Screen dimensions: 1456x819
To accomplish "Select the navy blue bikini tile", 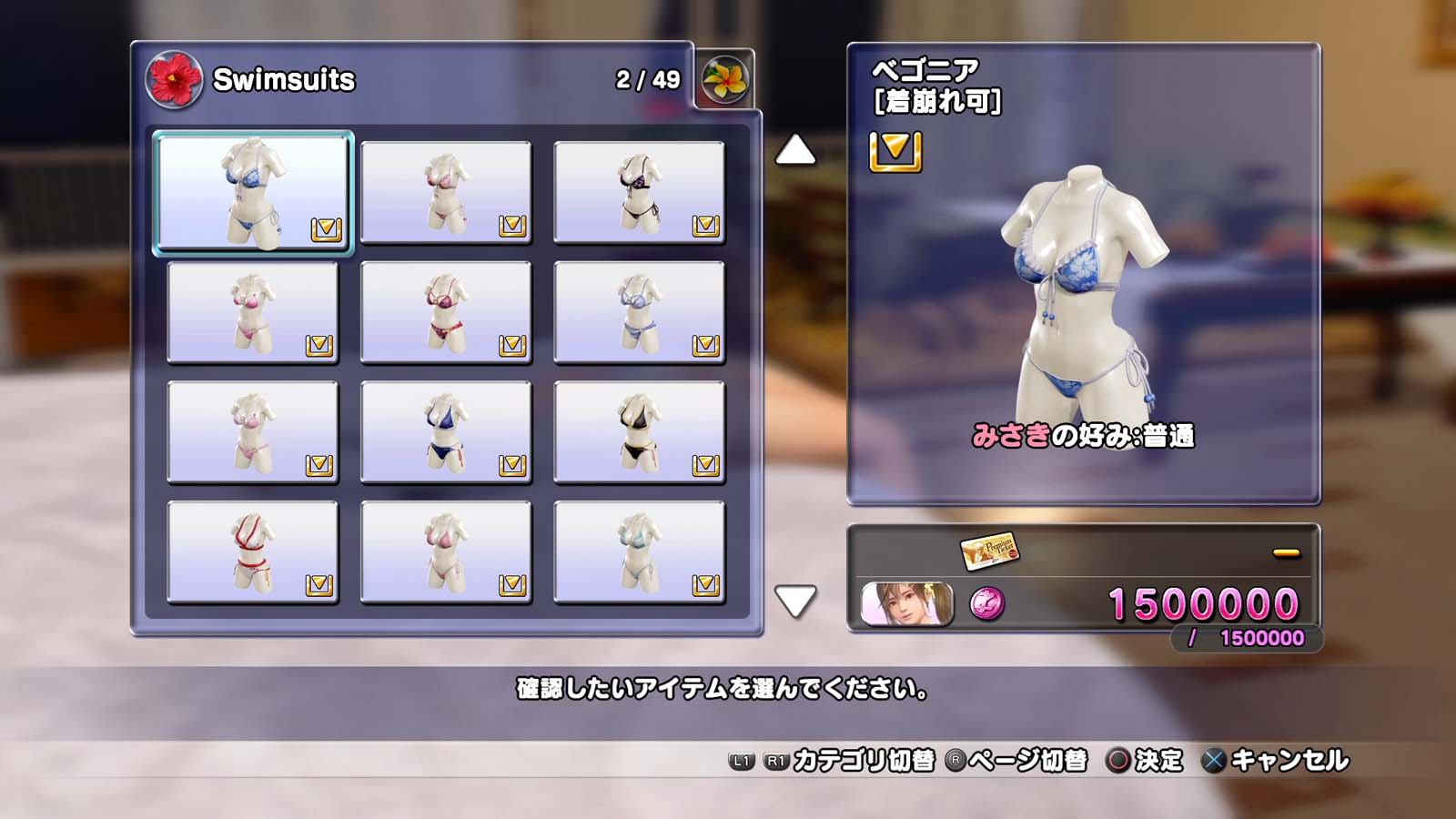I will (446, 432).
